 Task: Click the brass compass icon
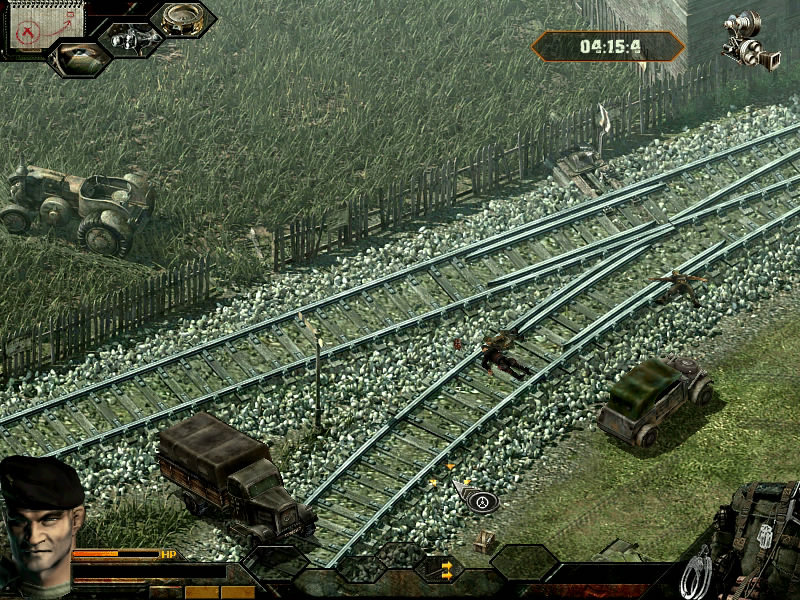183,18
